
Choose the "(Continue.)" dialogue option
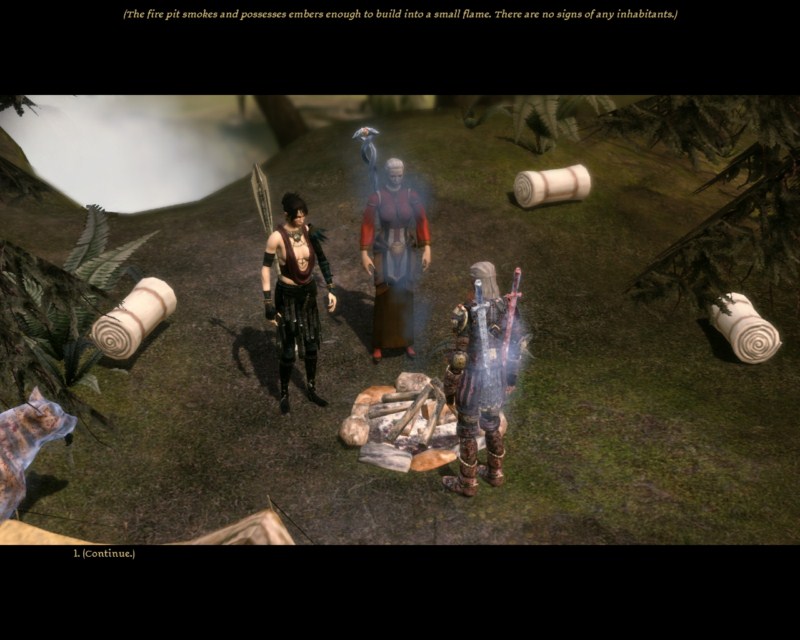pyautogui.click(x=108, y=554)
